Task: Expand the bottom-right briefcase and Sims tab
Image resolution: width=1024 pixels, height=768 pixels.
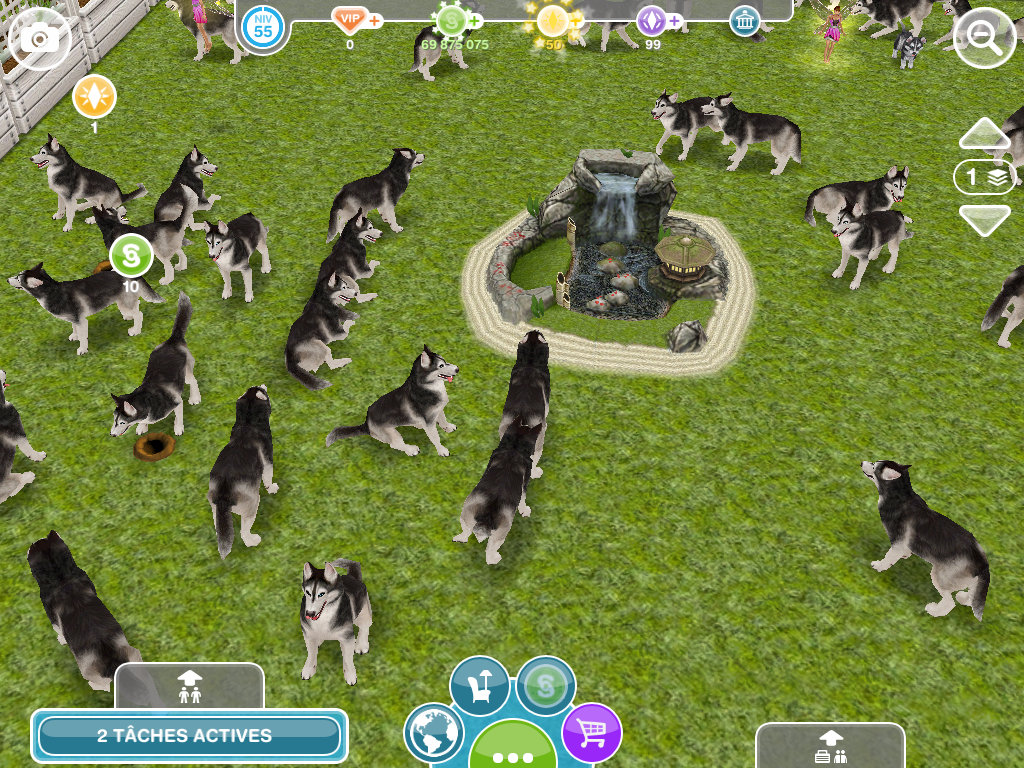Action: (830, 746)
